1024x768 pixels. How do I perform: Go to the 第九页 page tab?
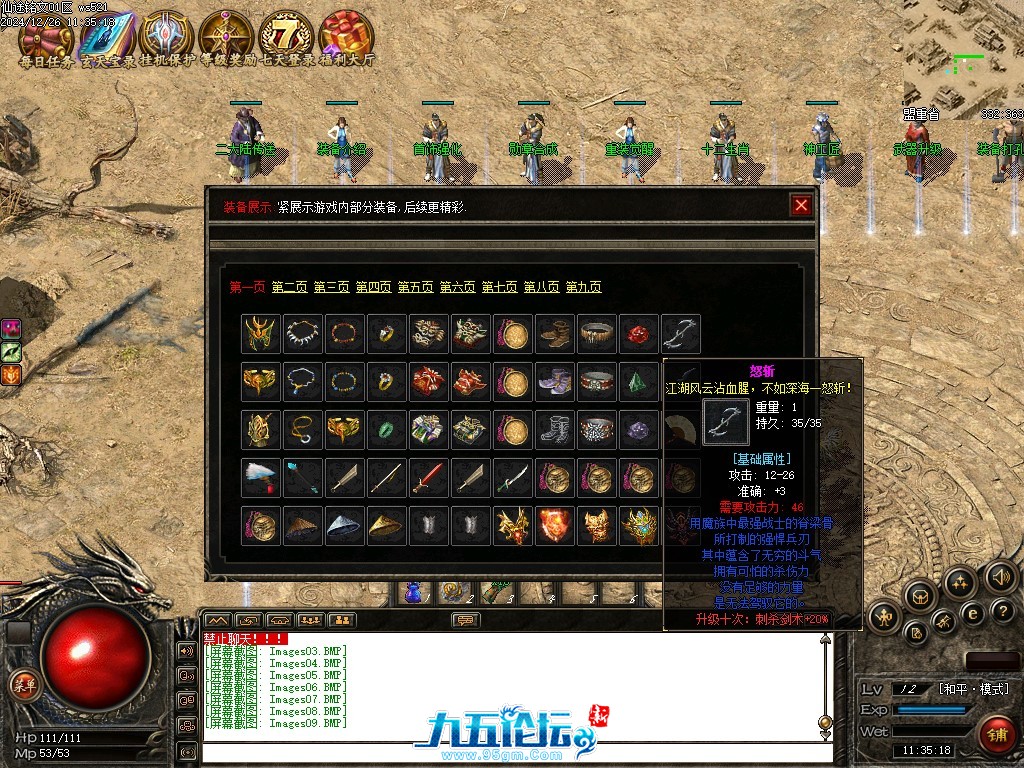tap(583, 287)
